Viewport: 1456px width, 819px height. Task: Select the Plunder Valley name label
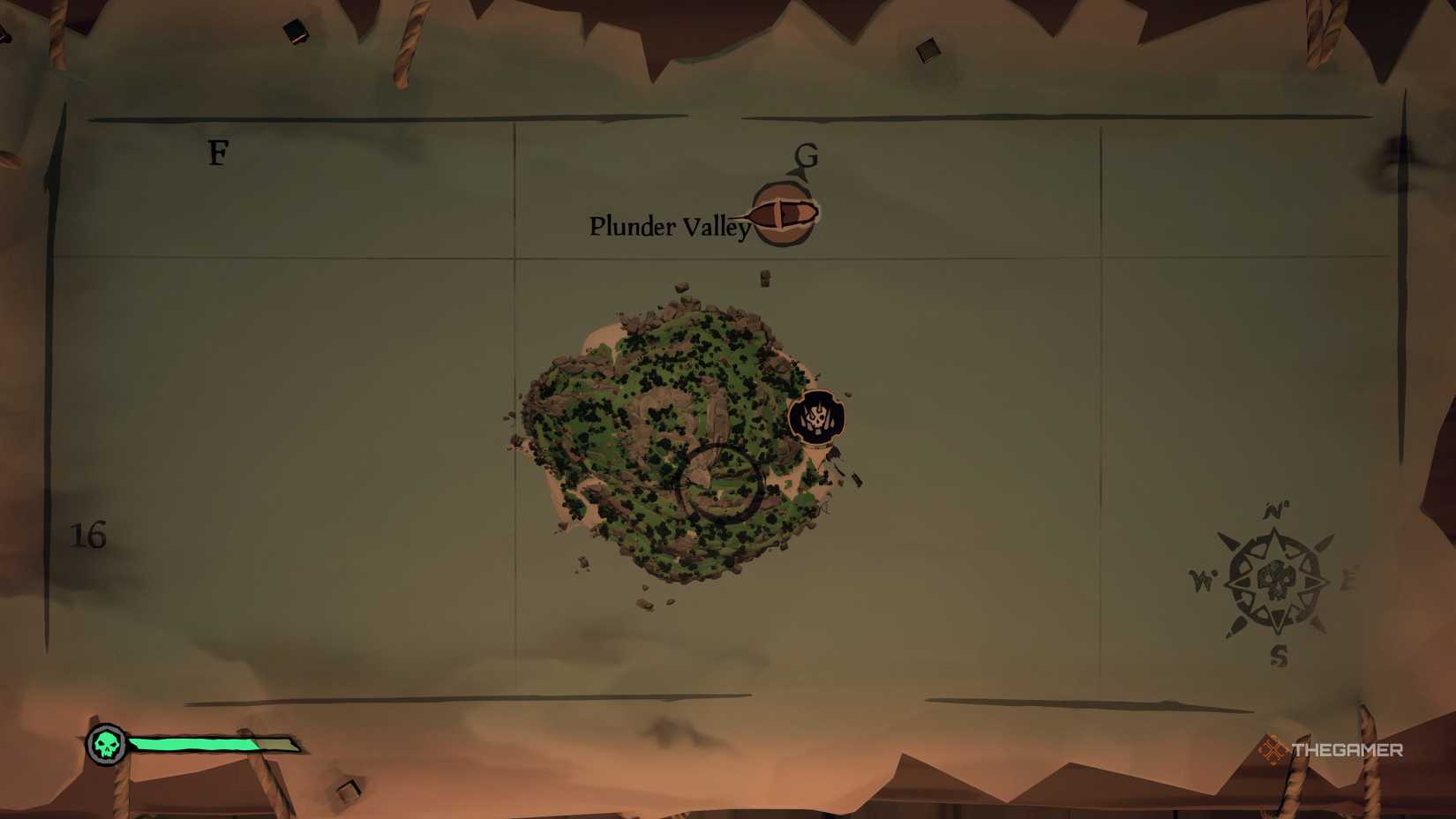669,227
